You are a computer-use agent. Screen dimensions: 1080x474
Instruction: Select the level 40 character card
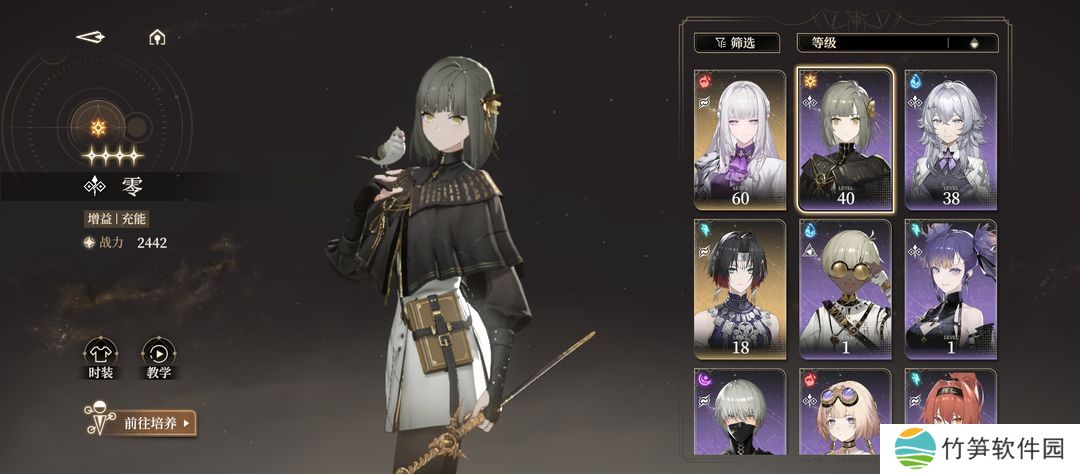[846, 139]
